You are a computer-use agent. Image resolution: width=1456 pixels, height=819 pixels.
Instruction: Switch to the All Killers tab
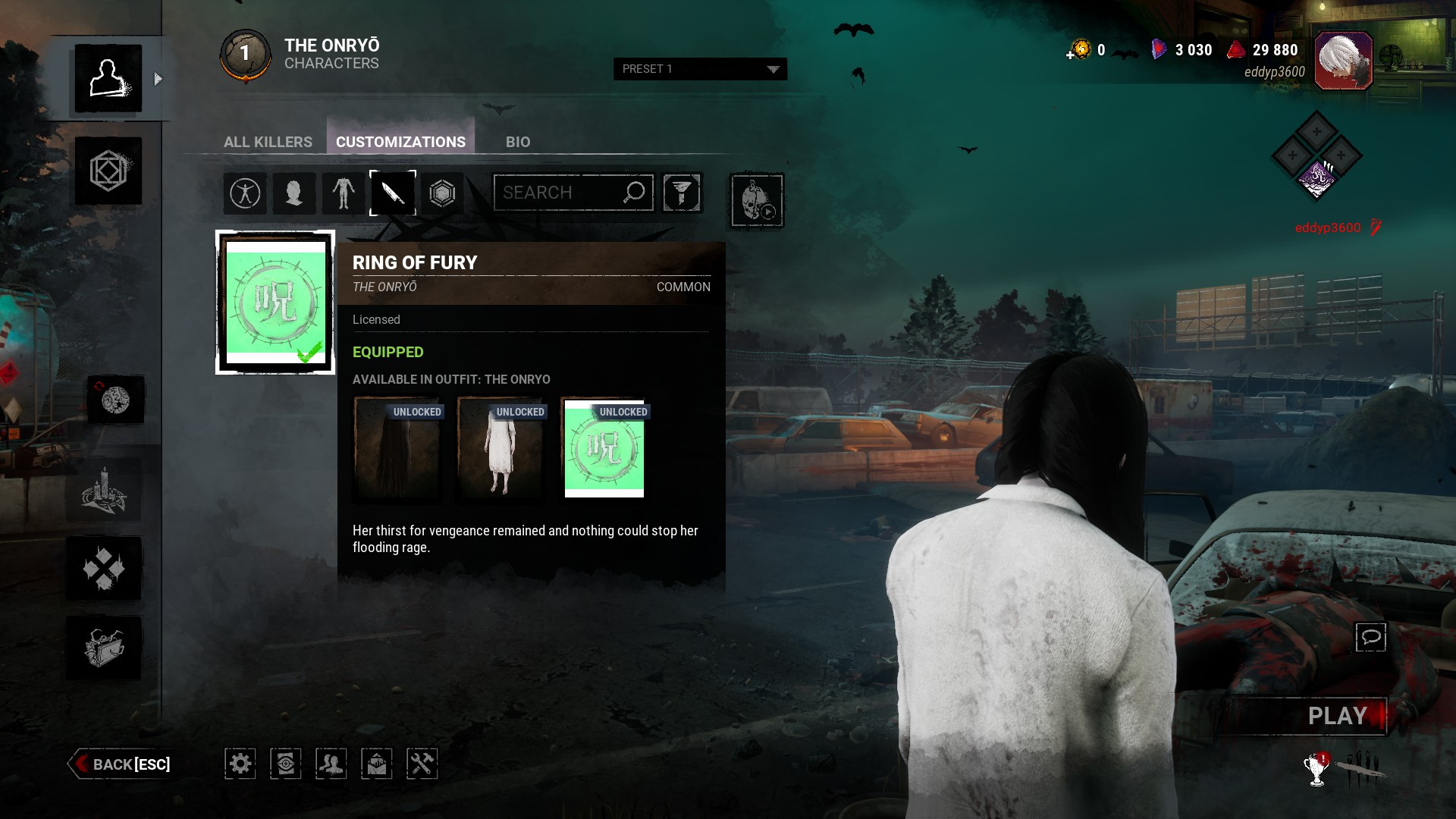(268, 142)
